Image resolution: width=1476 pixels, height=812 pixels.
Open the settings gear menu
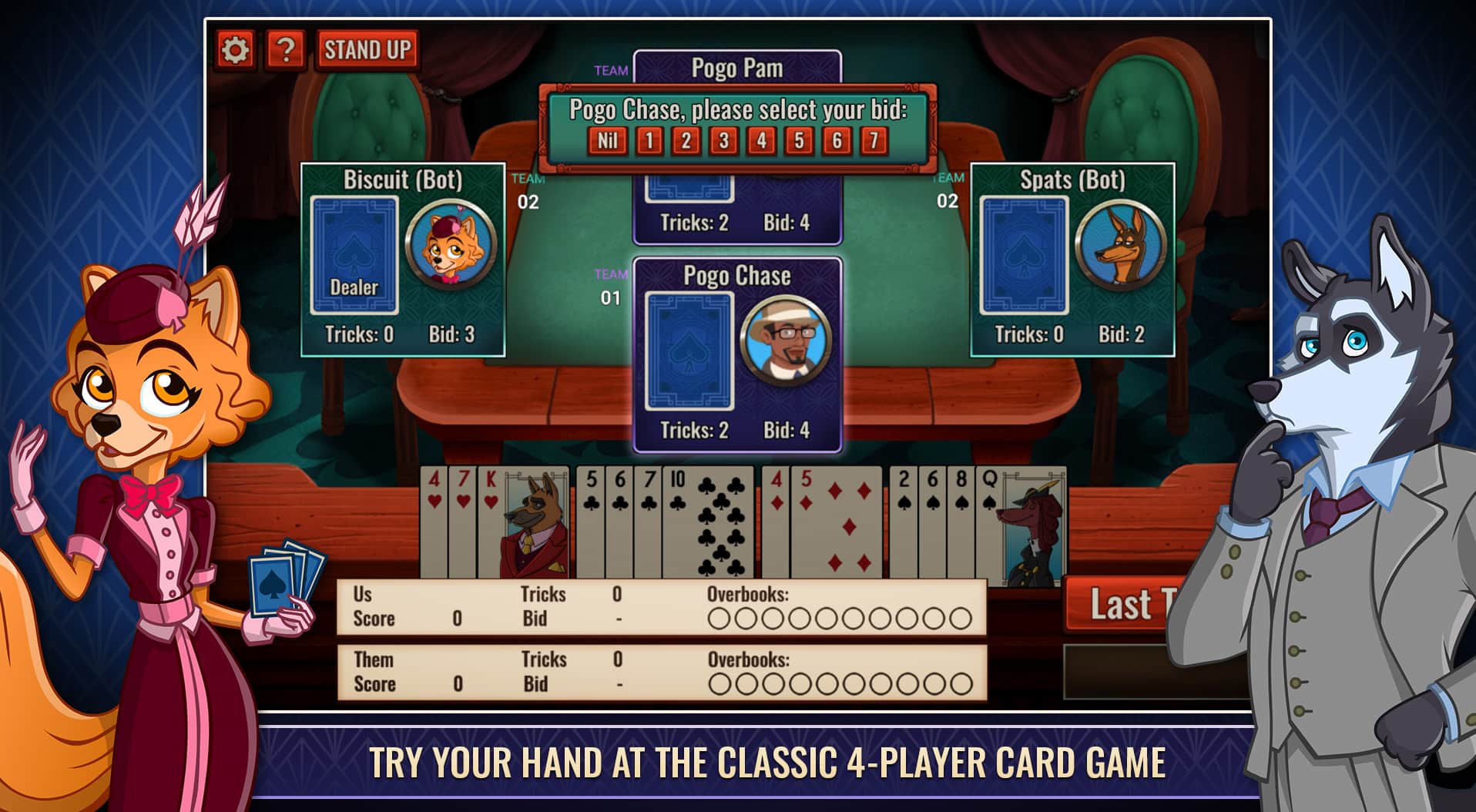point(236,49)
